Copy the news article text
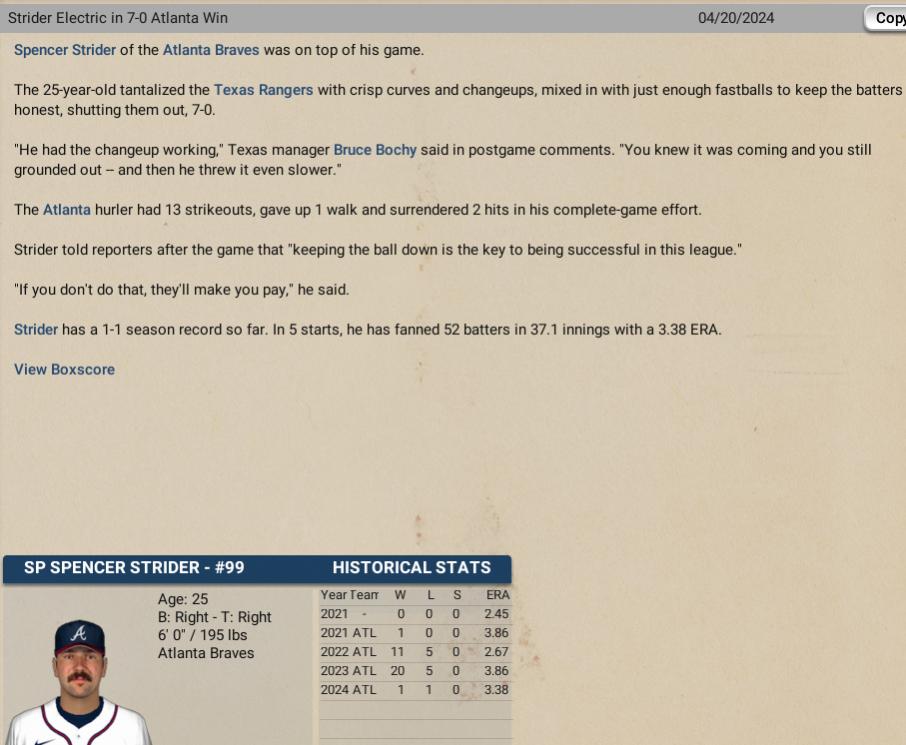Image resolution: width=906 pixels, height=745 pixels. pos(886,18)
